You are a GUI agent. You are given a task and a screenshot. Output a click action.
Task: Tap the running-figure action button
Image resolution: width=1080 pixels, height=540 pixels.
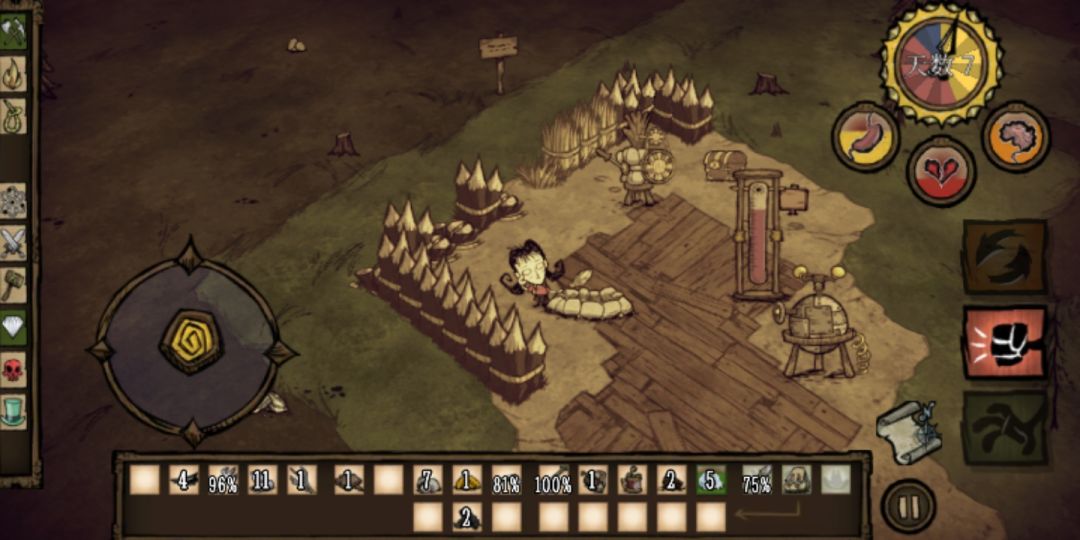click(1004, 427)
